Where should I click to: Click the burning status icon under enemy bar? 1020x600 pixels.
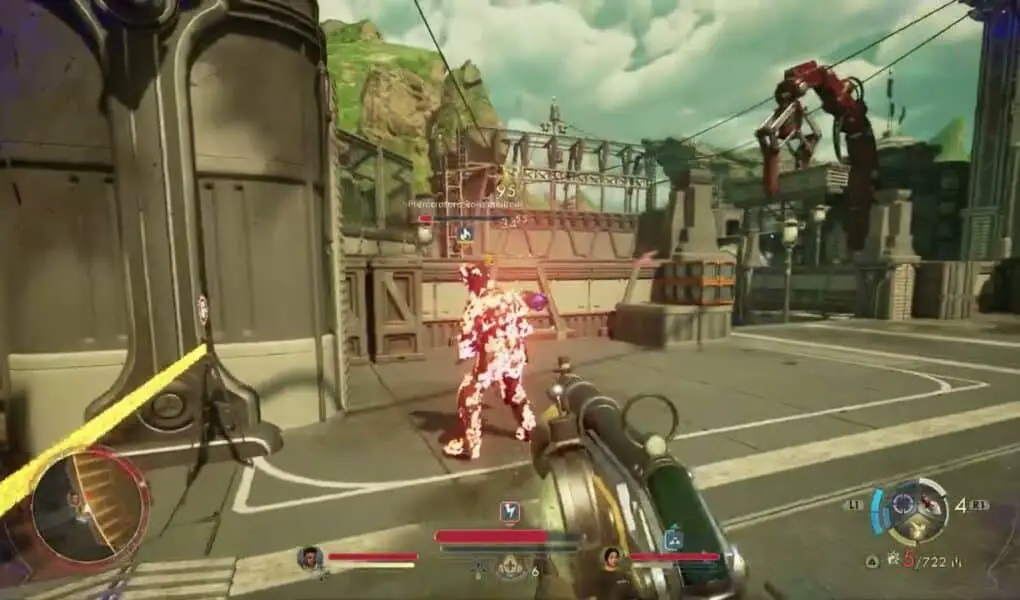click(464, 233)
